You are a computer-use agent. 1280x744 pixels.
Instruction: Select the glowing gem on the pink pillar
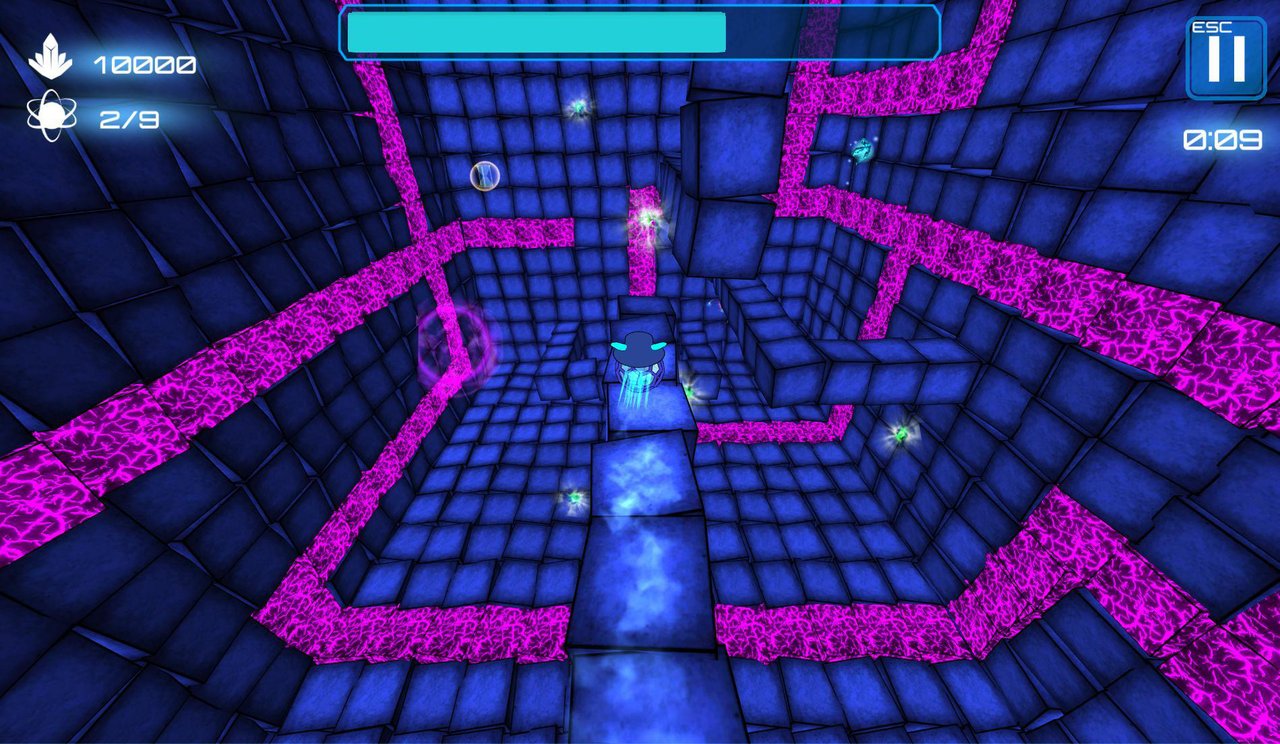(x=649, y=218)
